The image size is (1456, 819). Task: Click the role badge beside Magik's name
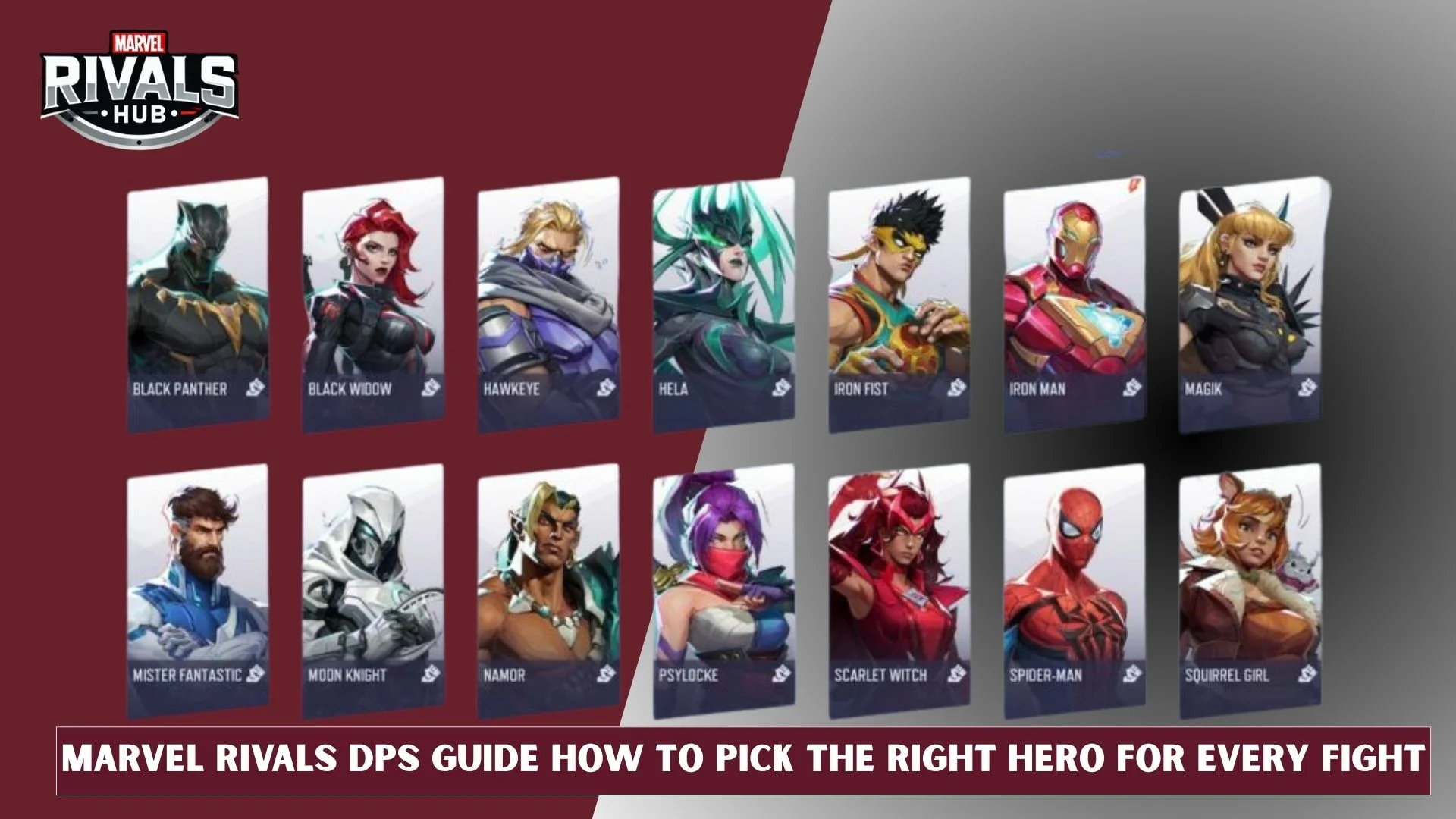pos(1308,387)
